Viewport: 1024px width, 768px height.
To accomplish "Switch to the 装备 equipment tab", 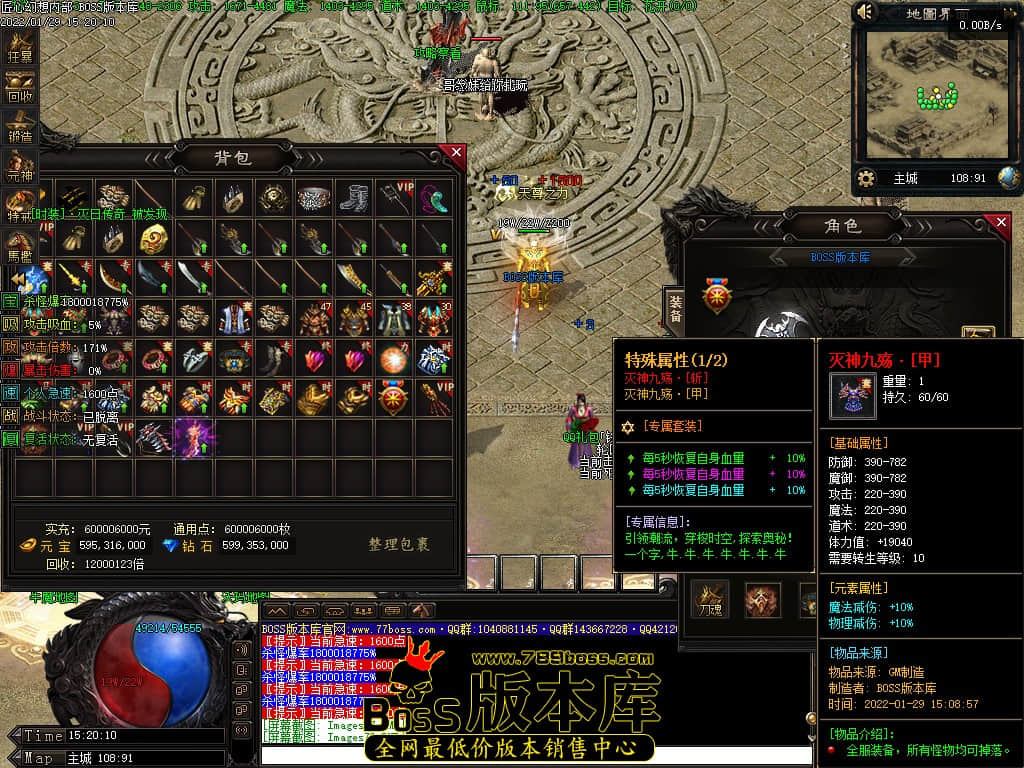I will [675, 308].
